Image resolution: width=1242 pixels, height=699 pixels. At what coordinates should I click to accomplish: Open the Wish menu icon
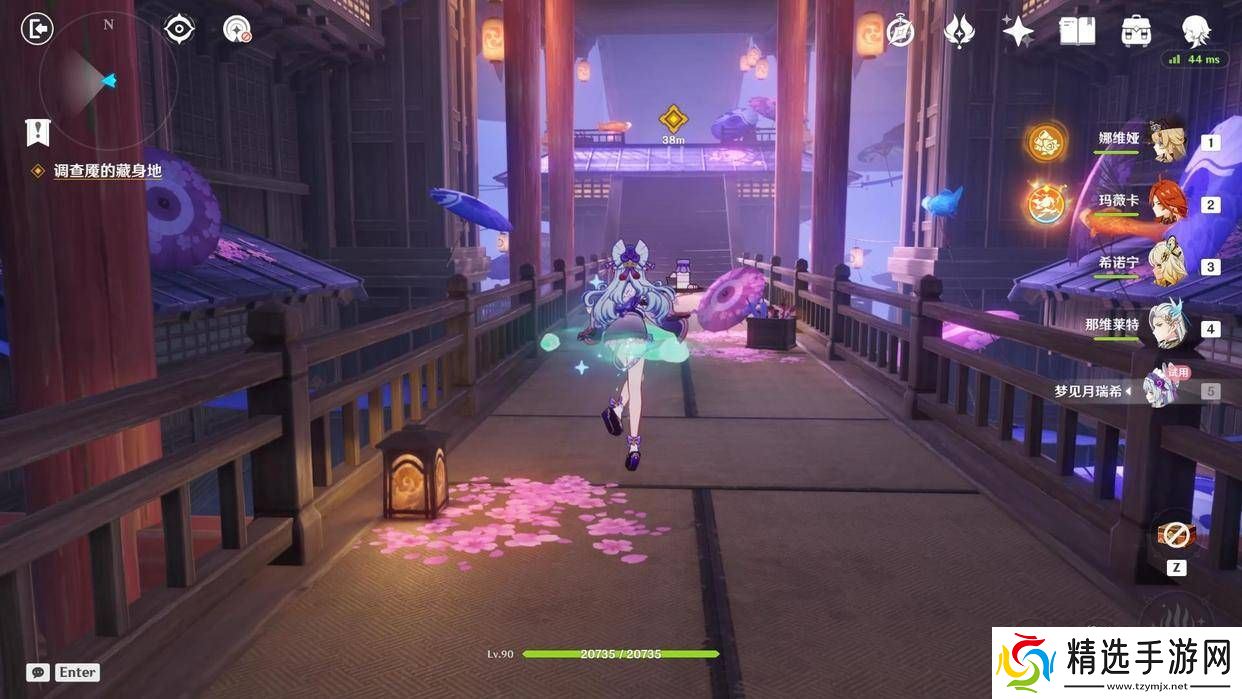click(959, 31)
